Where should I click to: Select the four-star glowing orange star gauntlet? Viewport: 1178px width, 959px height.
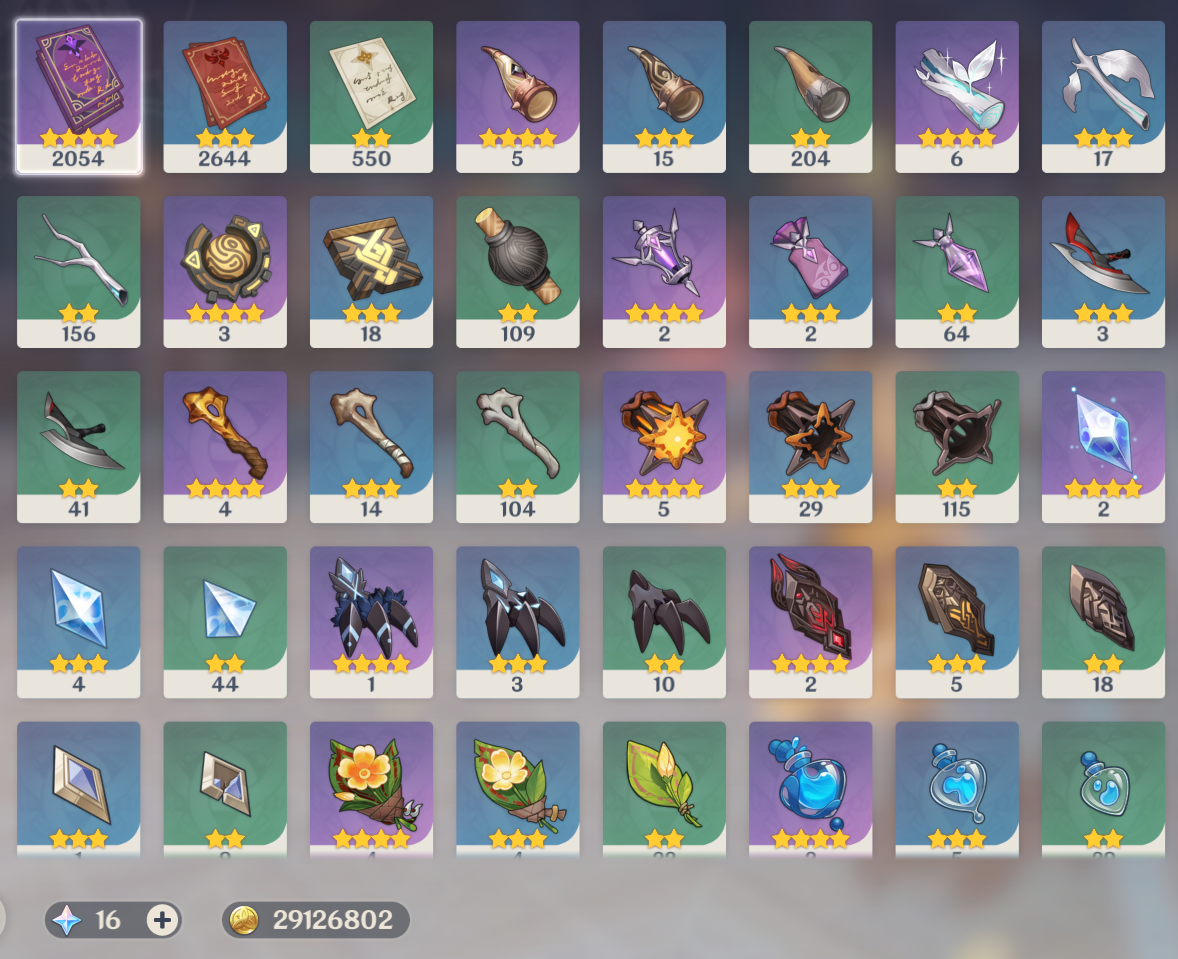point(664,444)
